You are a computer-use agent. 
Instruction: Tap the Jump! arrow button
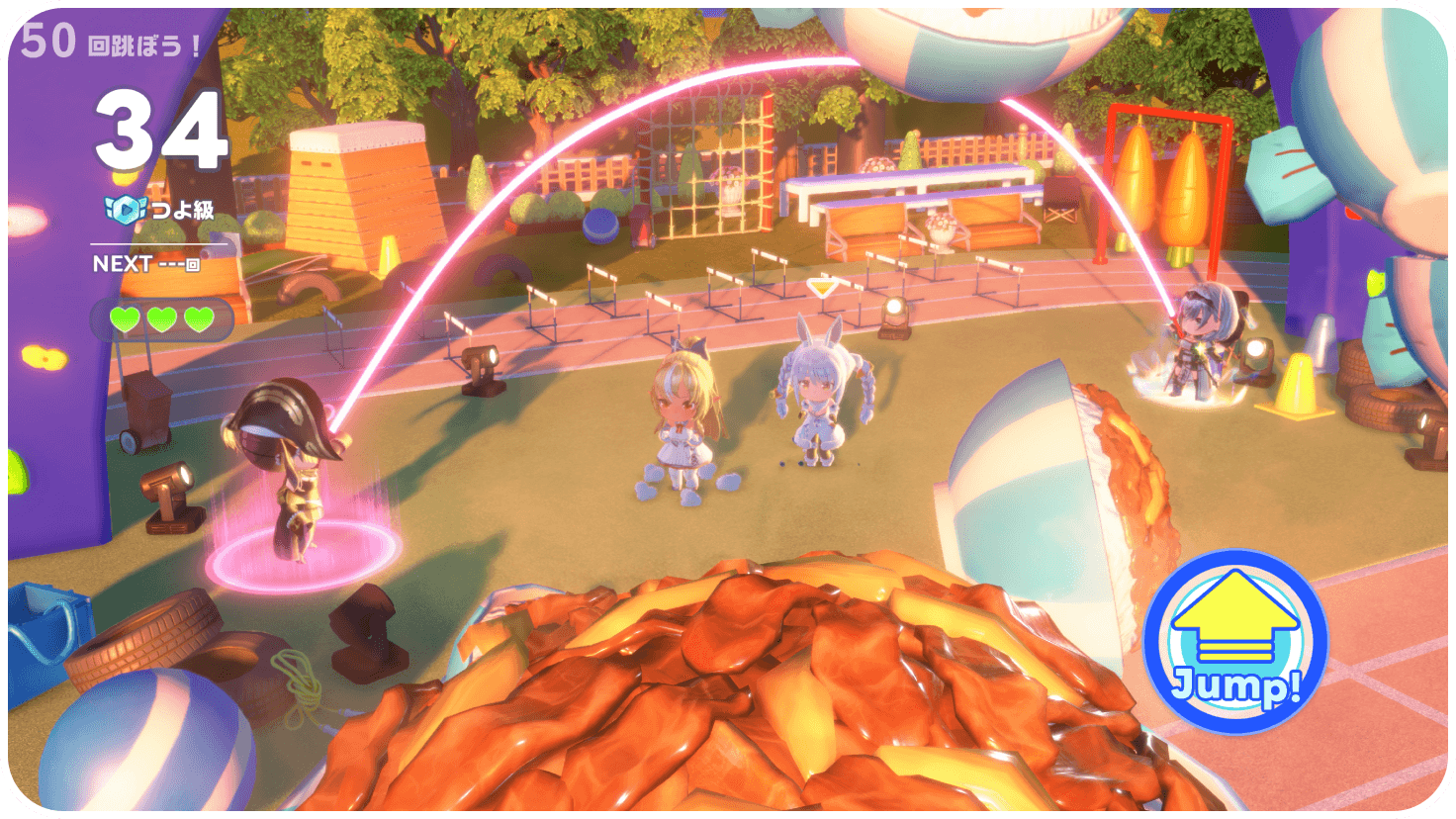[x=1234, y=640]
